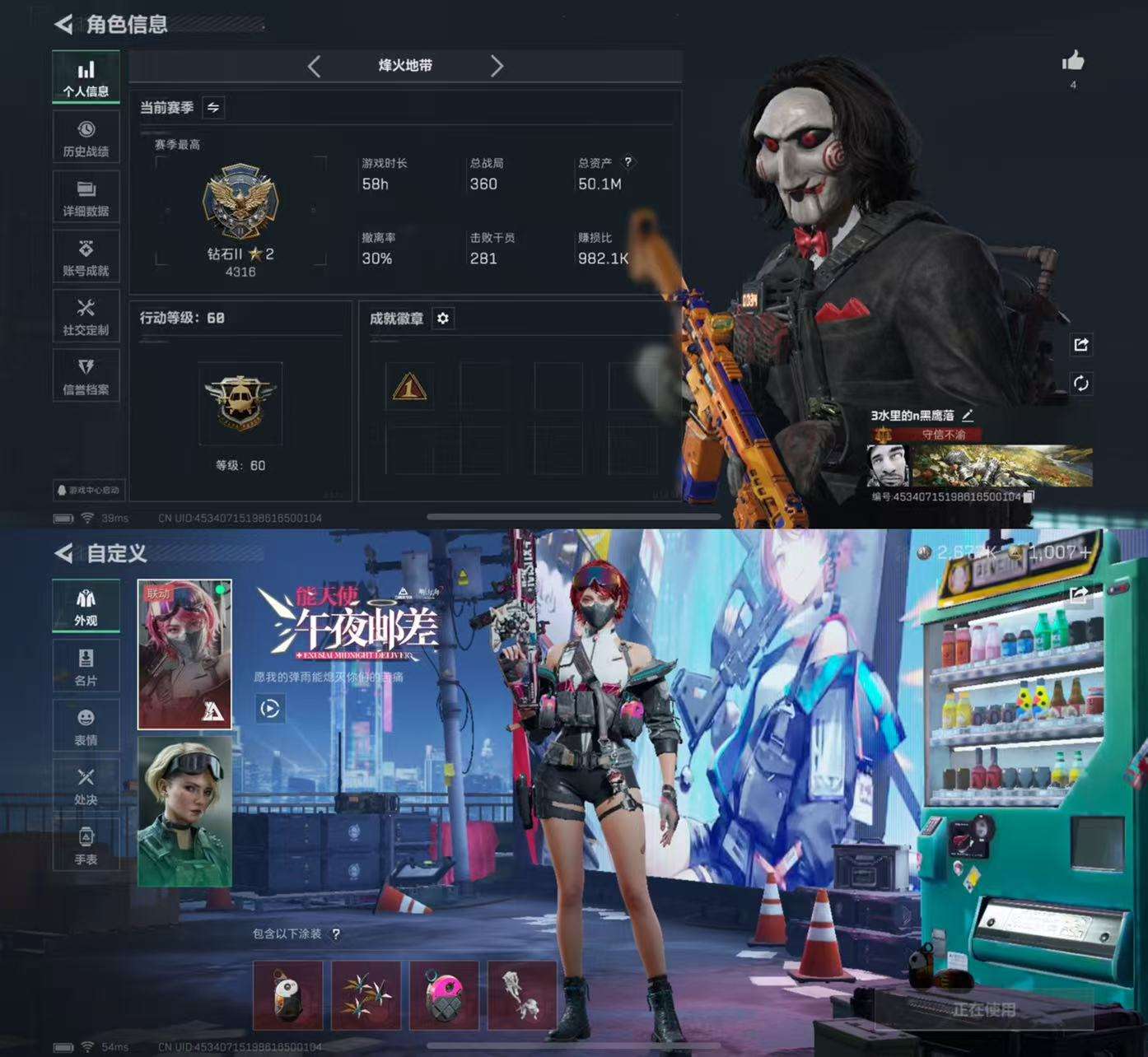Open 账号成就 from the left sidebar
Viewport: 1148px width, 1057px height.
(x=86, y=255)
